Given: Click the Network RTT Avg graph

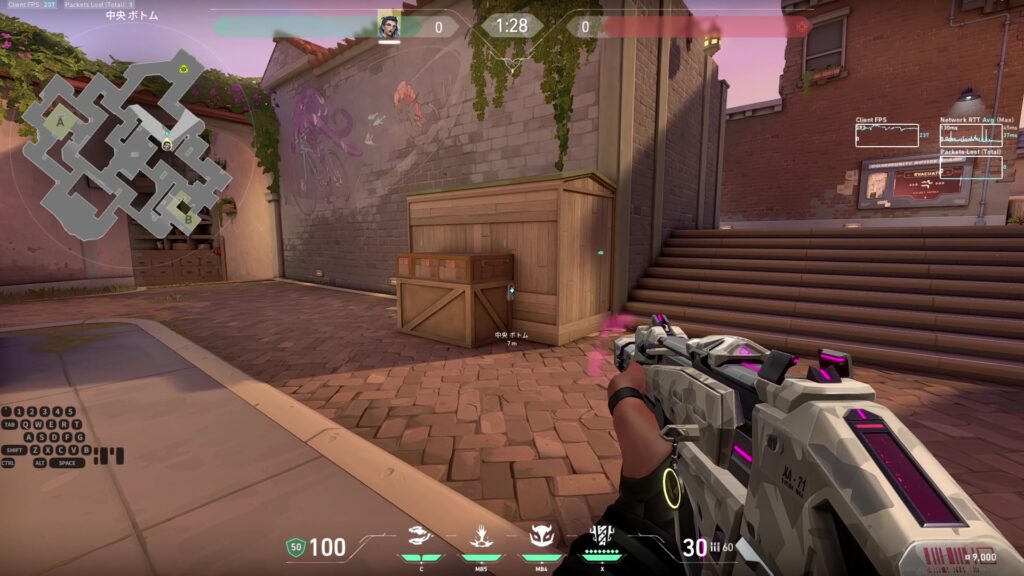Looking at the screenshot, I should [x=970, y=135].
